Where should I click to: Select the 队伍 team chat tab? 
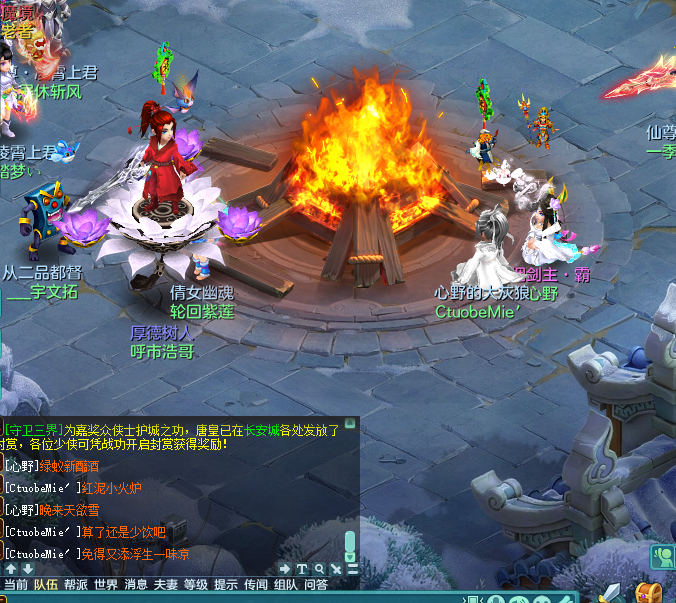click(46, 585)
